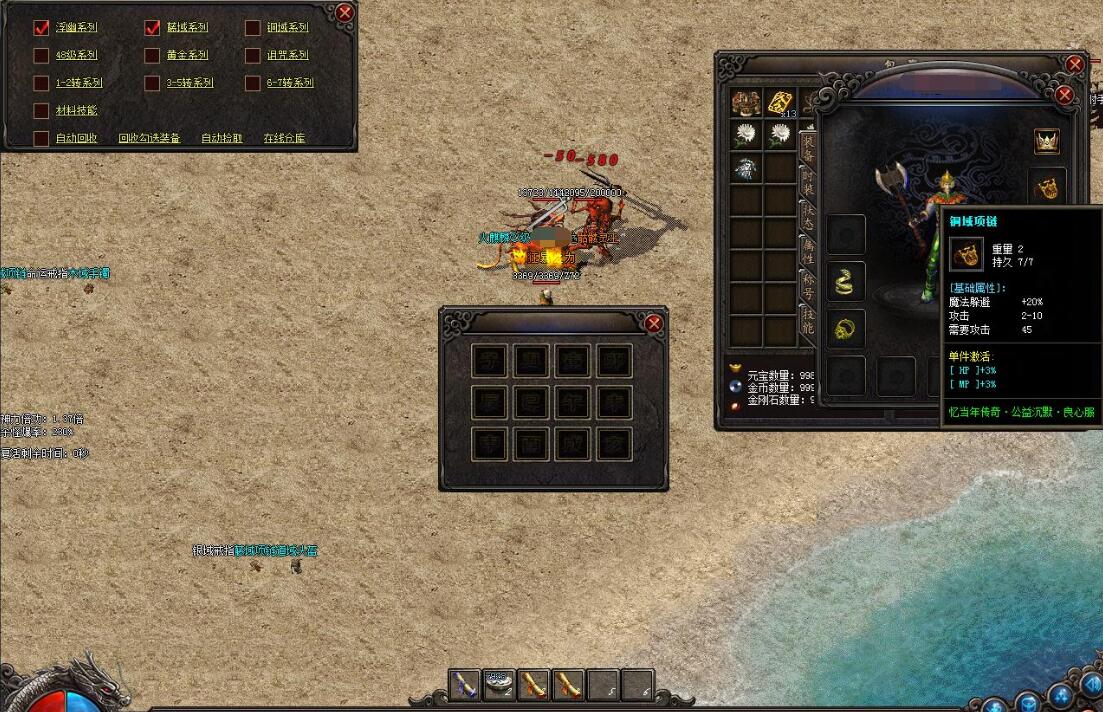
Task: Select the silver bowl hotbar slot
Action: coord(499,684)
